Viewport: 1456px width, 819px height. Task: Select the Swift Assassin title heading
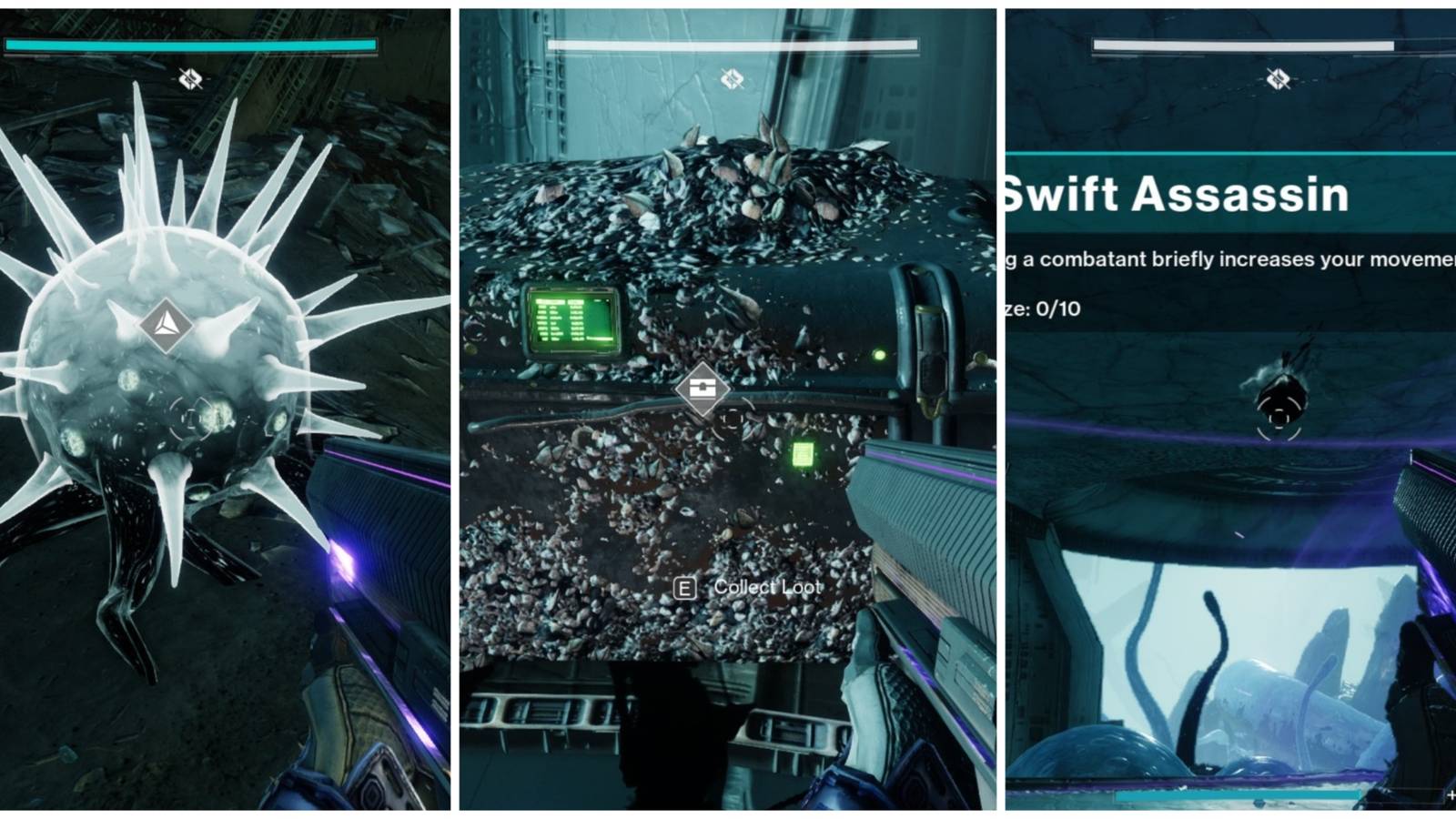1174,193
